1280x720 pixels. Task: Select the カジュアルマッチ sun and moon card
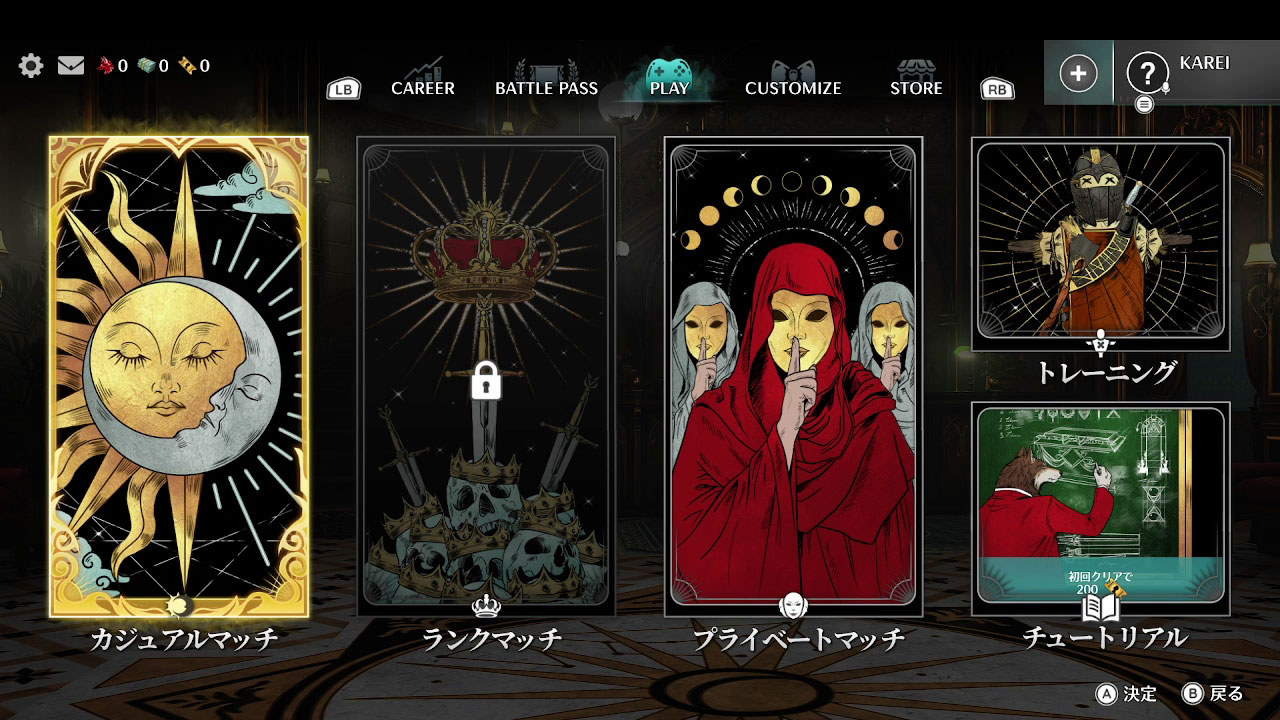[x=170, y=370]
